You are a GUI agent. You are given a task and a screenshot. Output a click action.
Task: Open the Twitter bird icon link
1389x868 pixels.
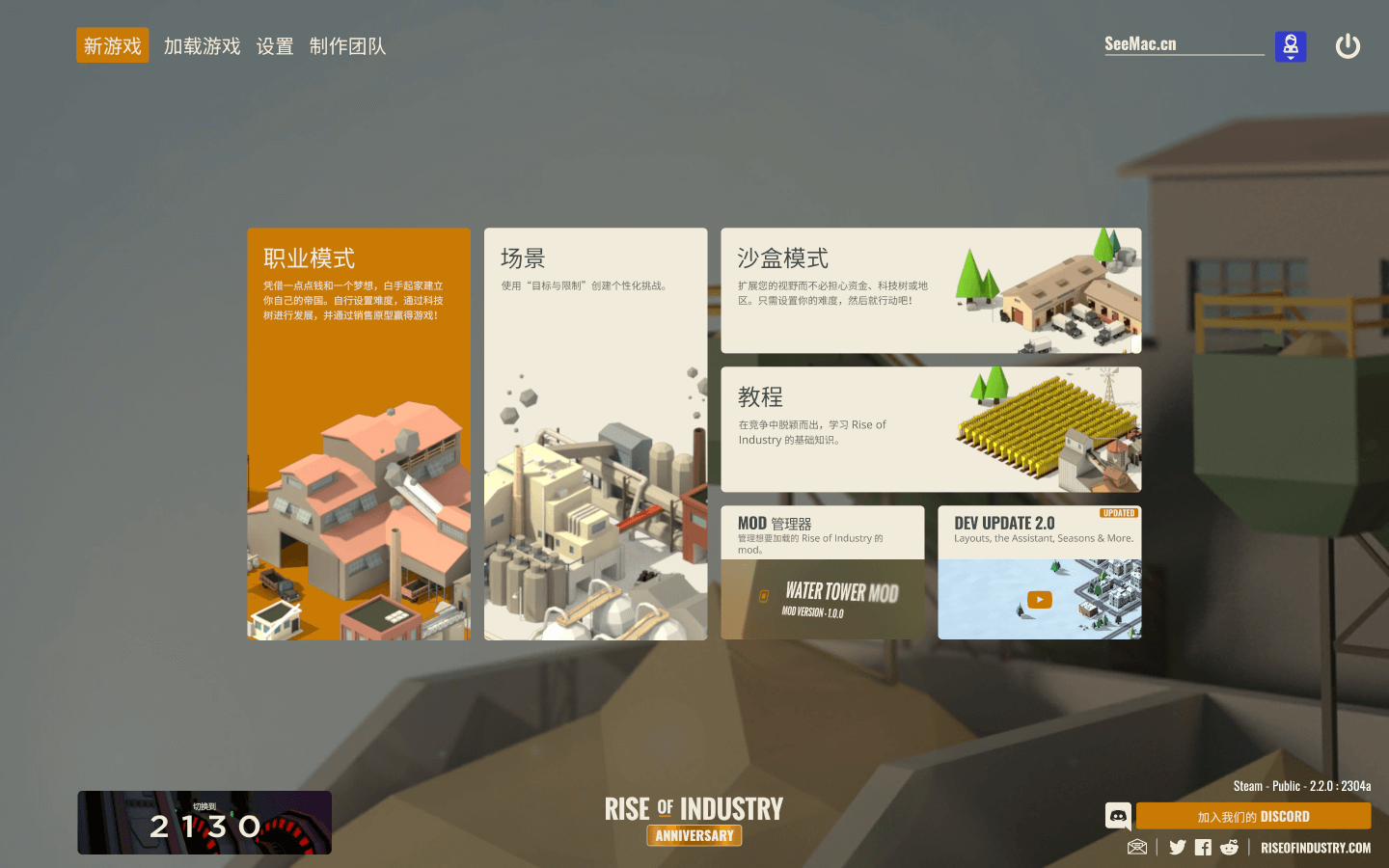coord(1178,847)
